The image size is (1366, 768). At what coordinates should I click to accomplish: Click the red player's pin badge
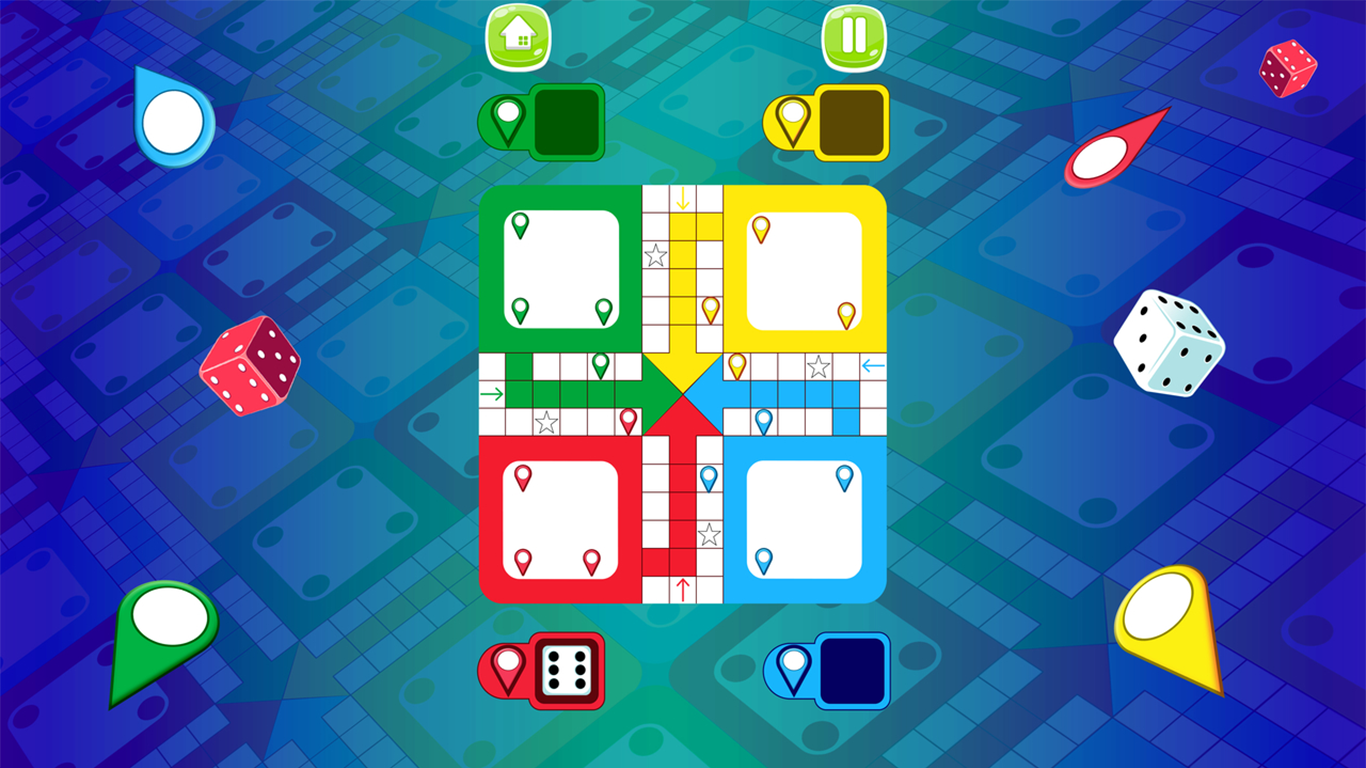tap(507, 668)
